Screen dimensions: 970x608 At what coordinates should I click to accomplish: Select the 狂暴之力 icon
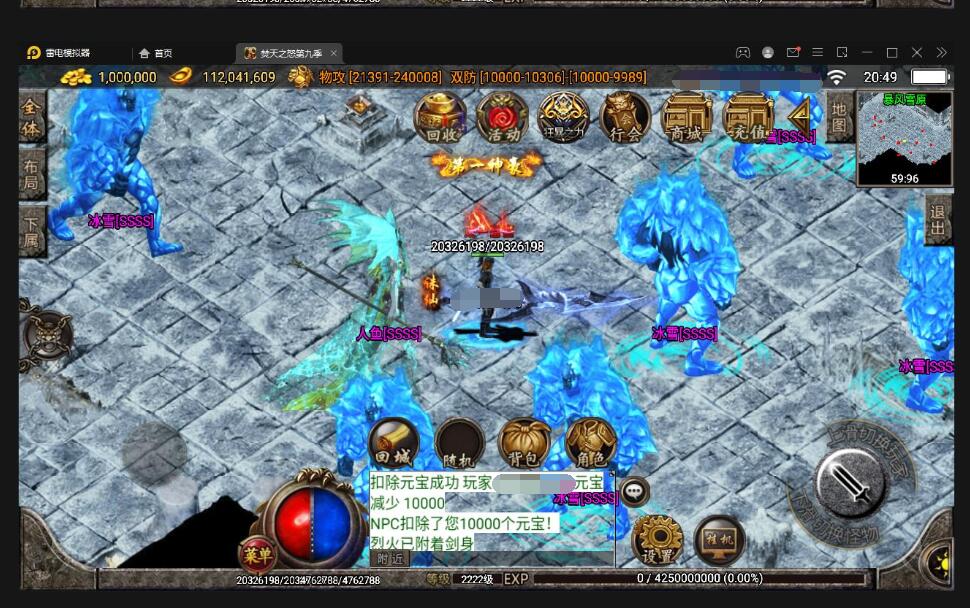point(563,117)
